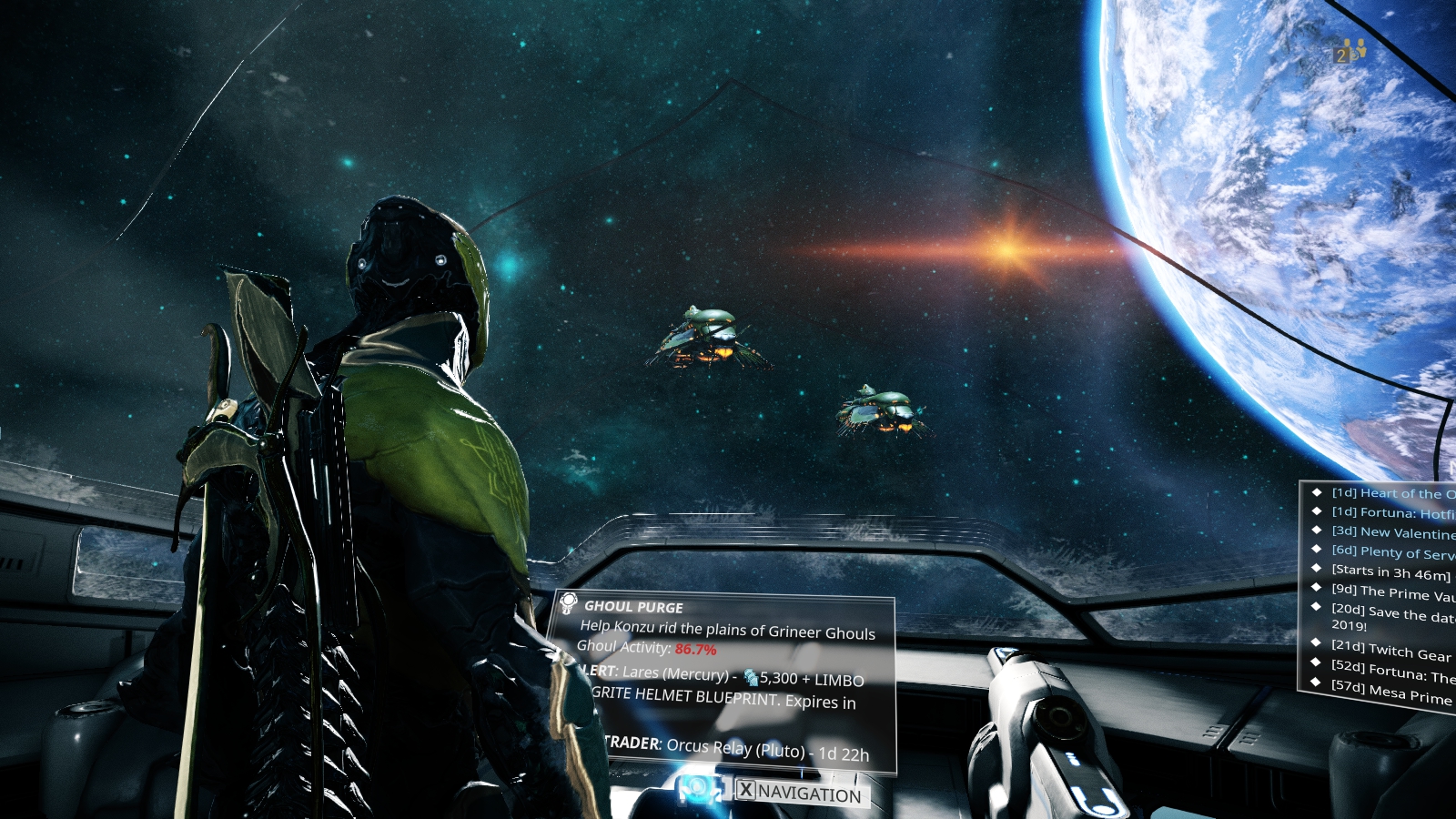The image size is (1456, 819).
Task: Select the news item starting in 3h 46m
Action: (x=1390, y=572)
